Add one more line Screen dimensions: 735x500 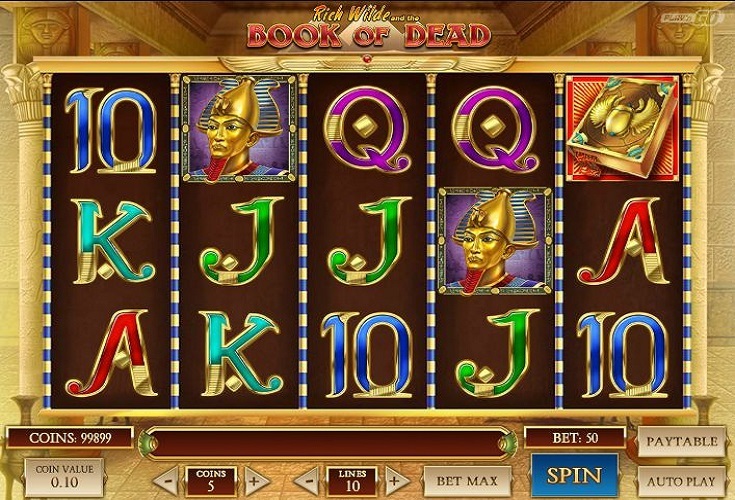(x=395, y=480)
